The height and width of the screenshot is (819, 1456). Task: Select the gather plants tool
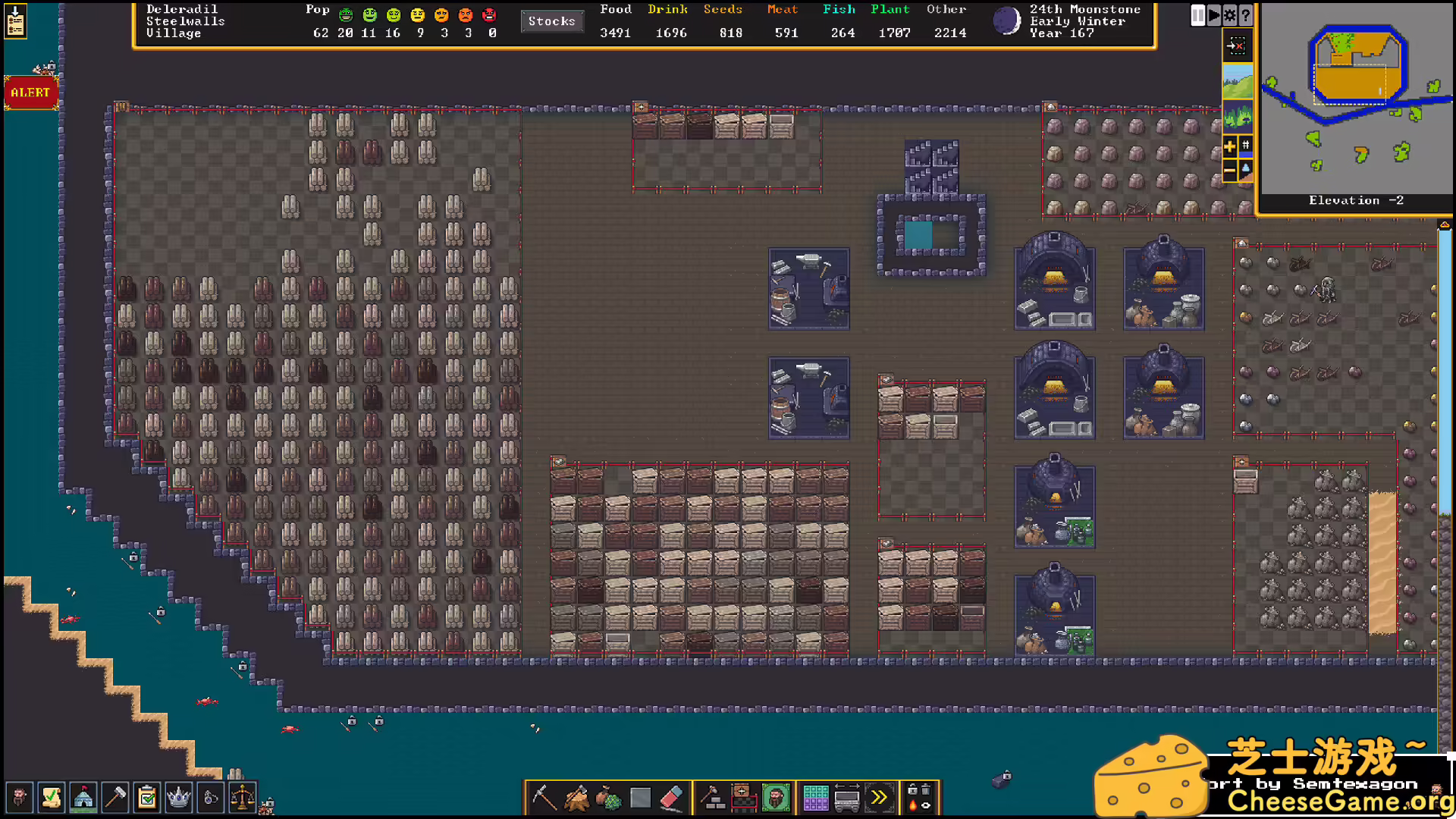tap(610, 796)
